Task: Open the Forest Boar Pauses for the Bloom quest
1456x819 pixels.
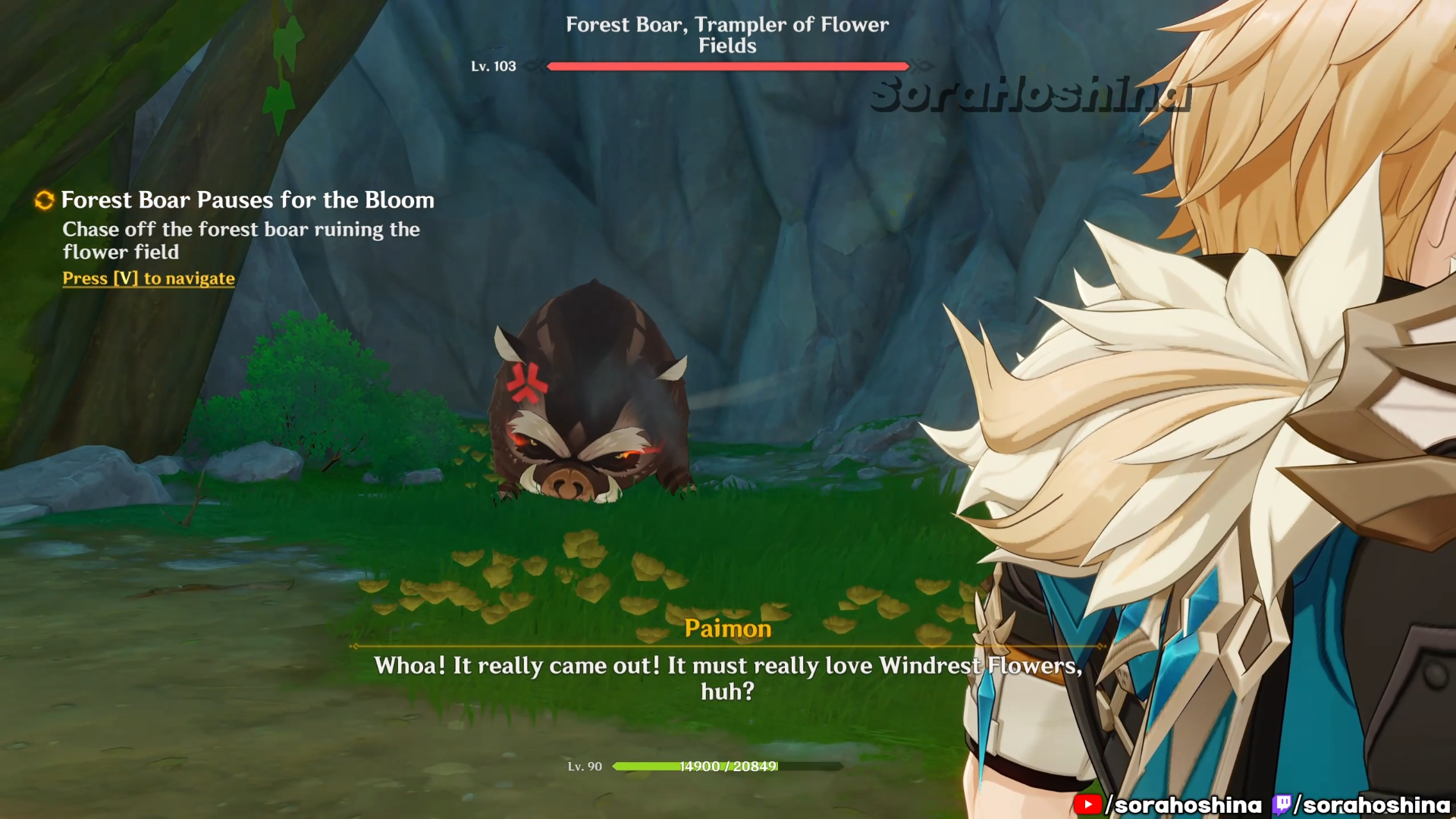Action: click(247, 200)
